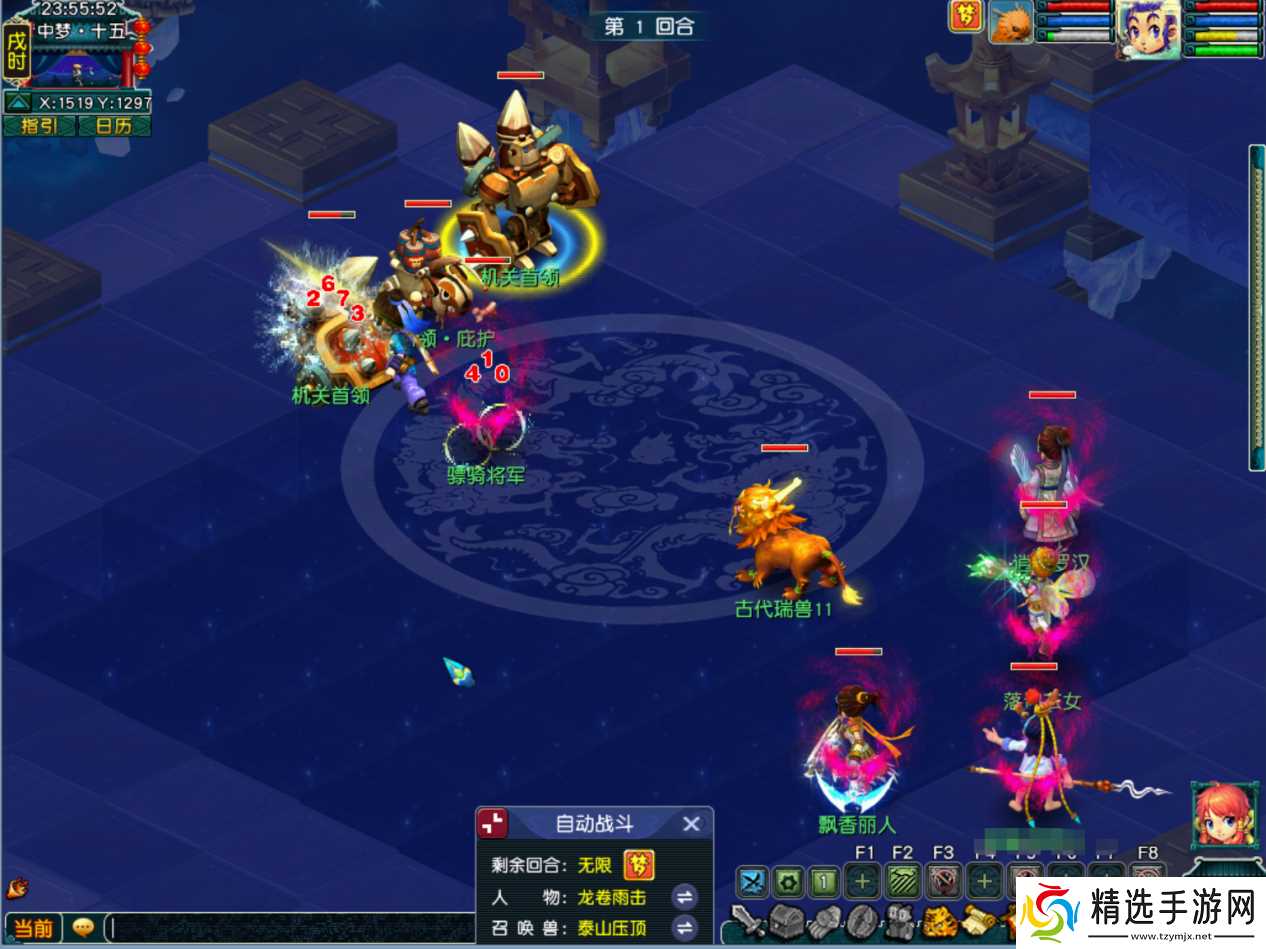Select the crossed swords attack icon
The height and width of the screenshot is (949, 1266).
752,881
